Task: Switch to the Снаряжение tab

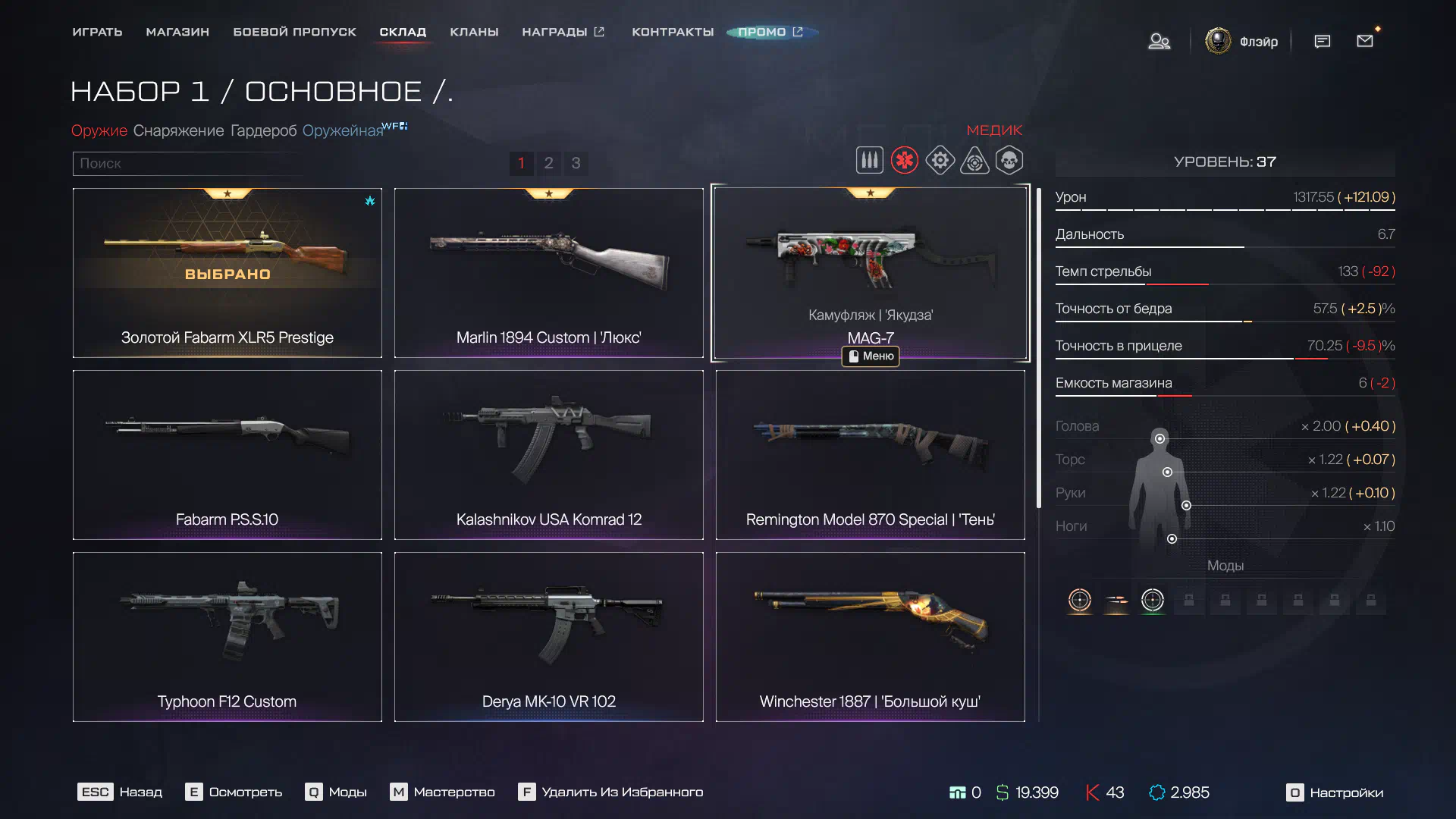Action: (x=178, y=130)
